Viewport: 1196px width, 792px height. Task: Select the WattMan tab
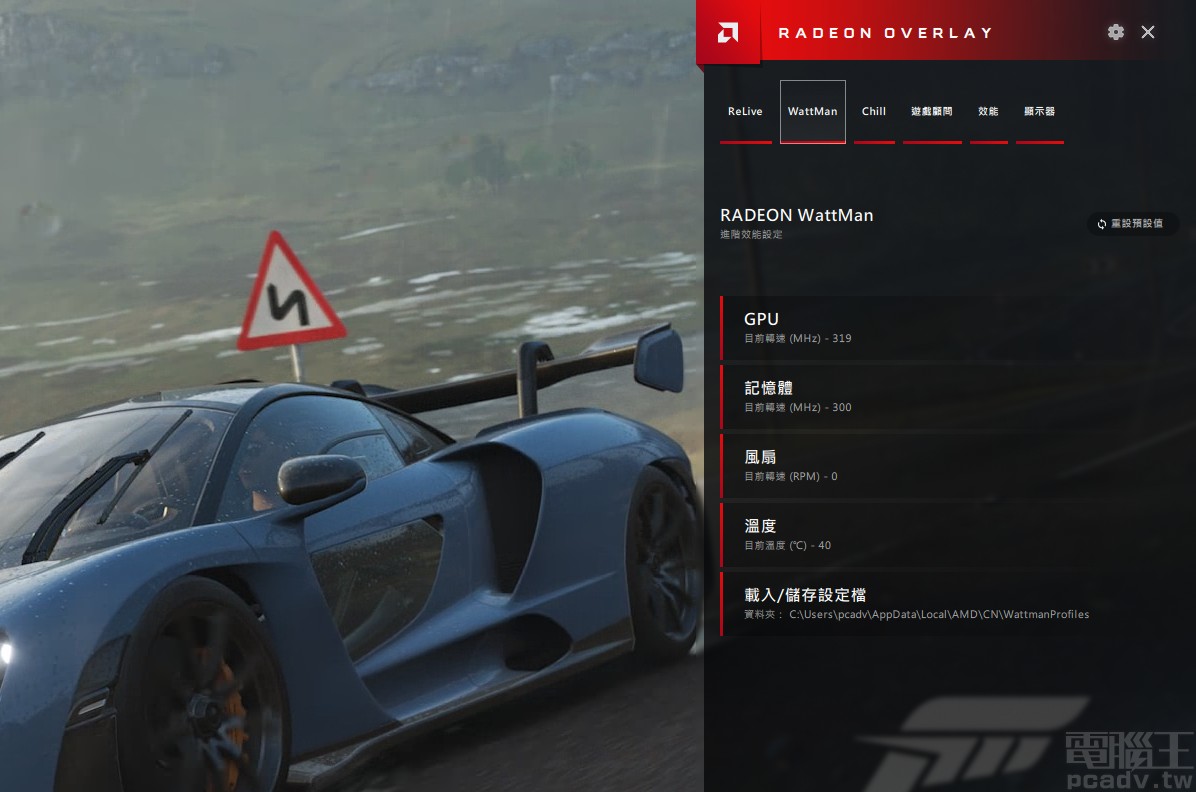[812, 112]
